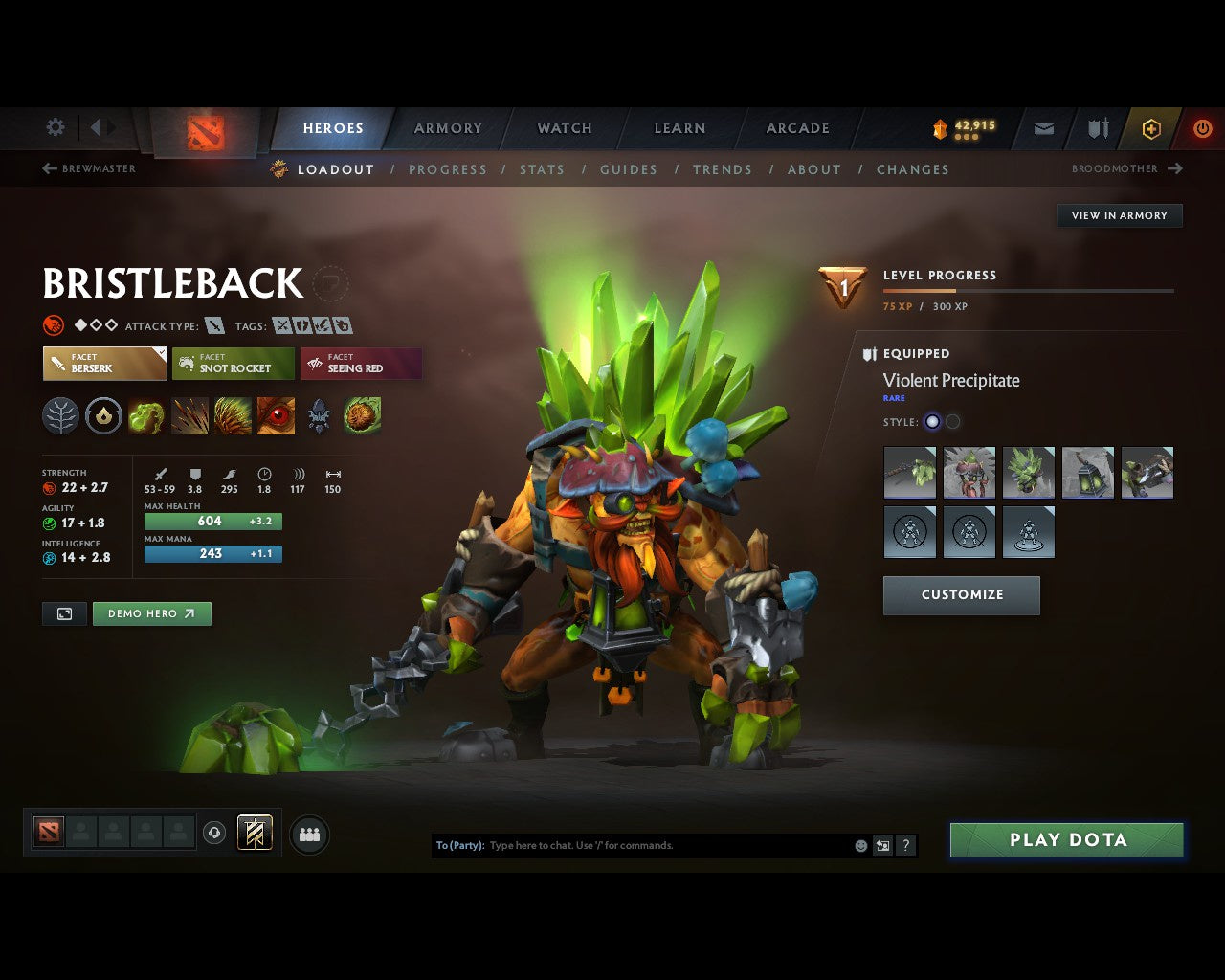Viewport: 1225px width, 980px height.
Task: Click the green Viscous Nasal Goo ability icon
Action: point(145,416)
